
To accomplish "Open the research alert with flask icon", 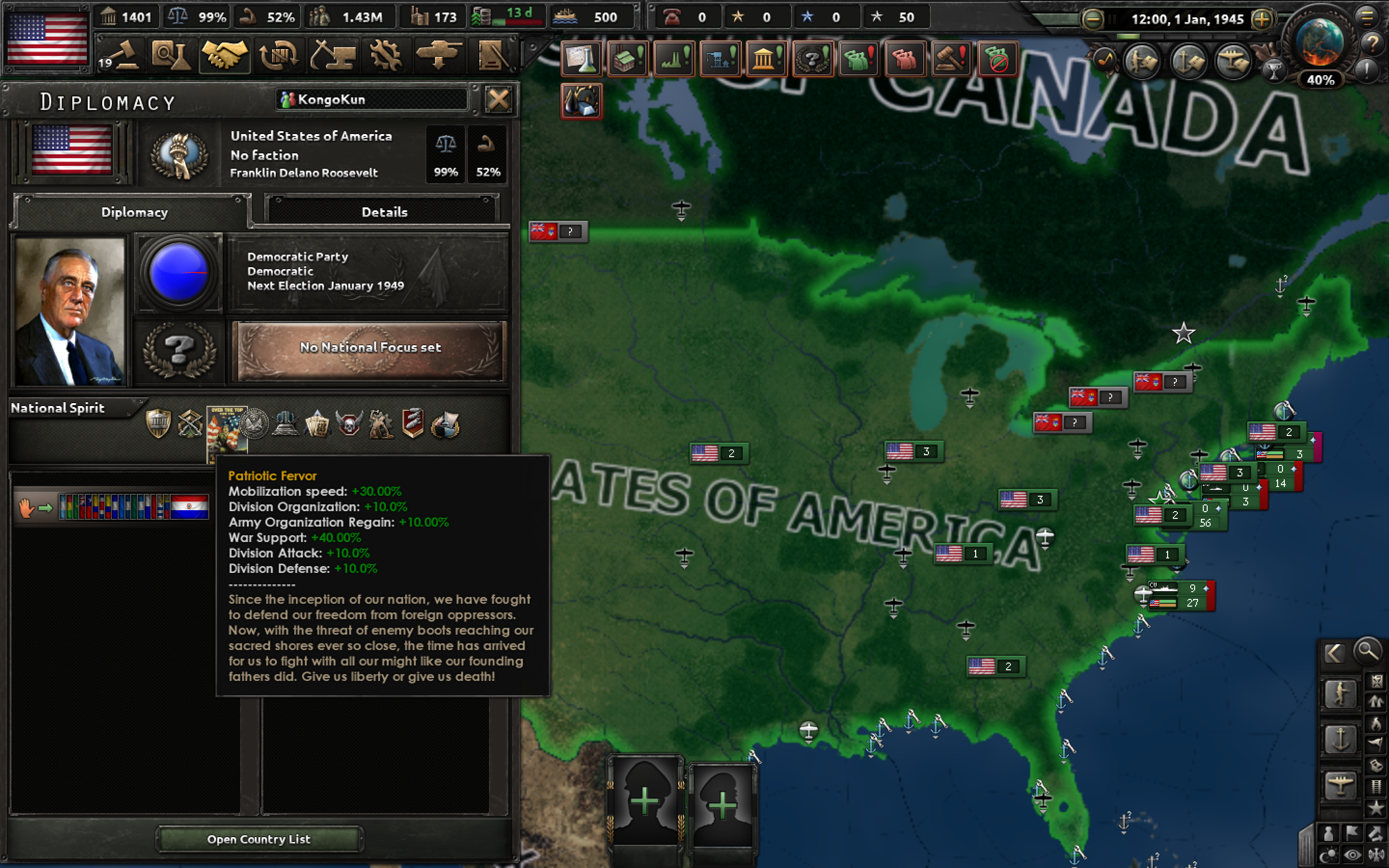I will (582, 58).
